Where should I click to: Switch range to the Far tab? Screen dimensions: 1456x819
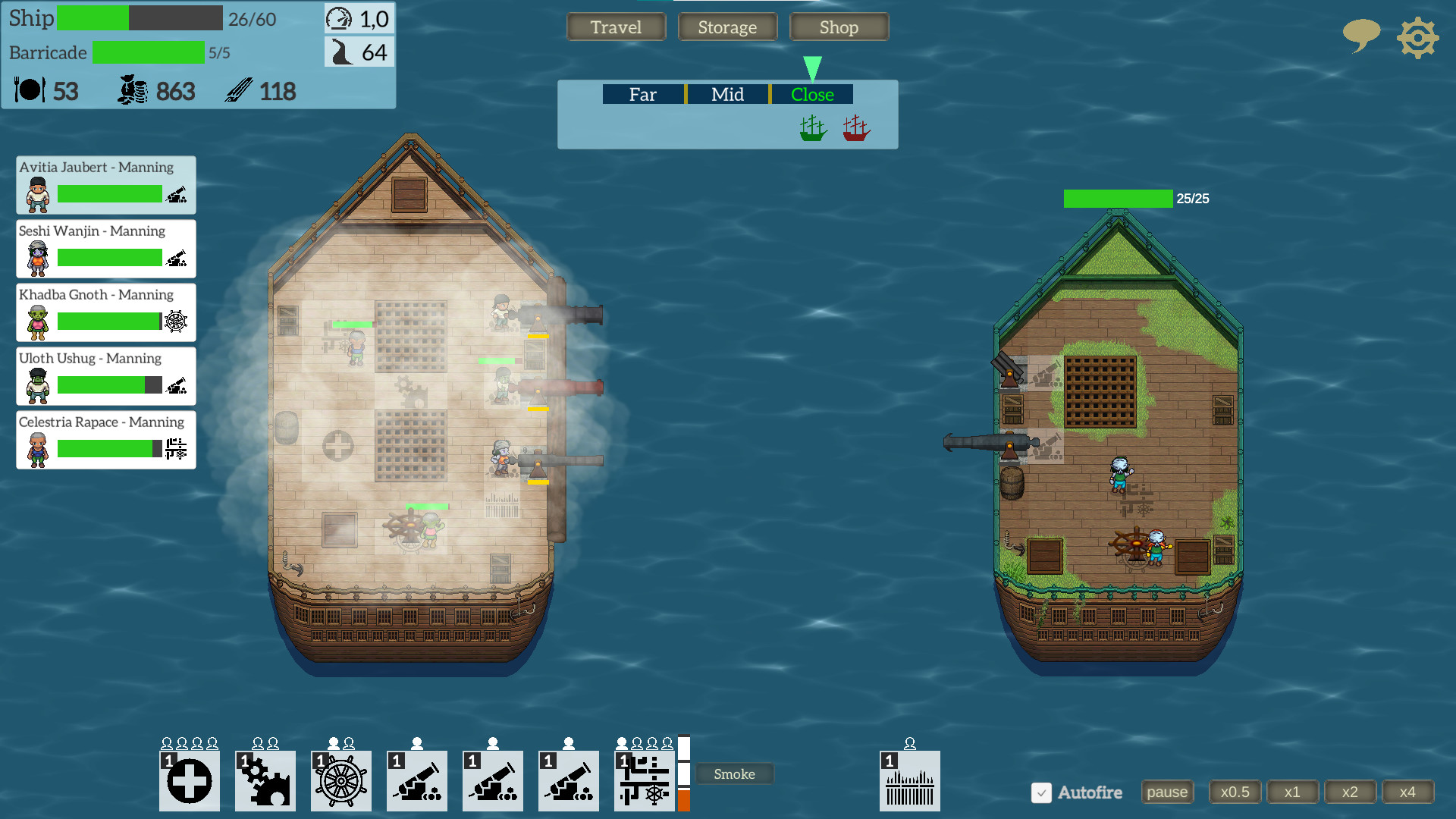(642, 94)
